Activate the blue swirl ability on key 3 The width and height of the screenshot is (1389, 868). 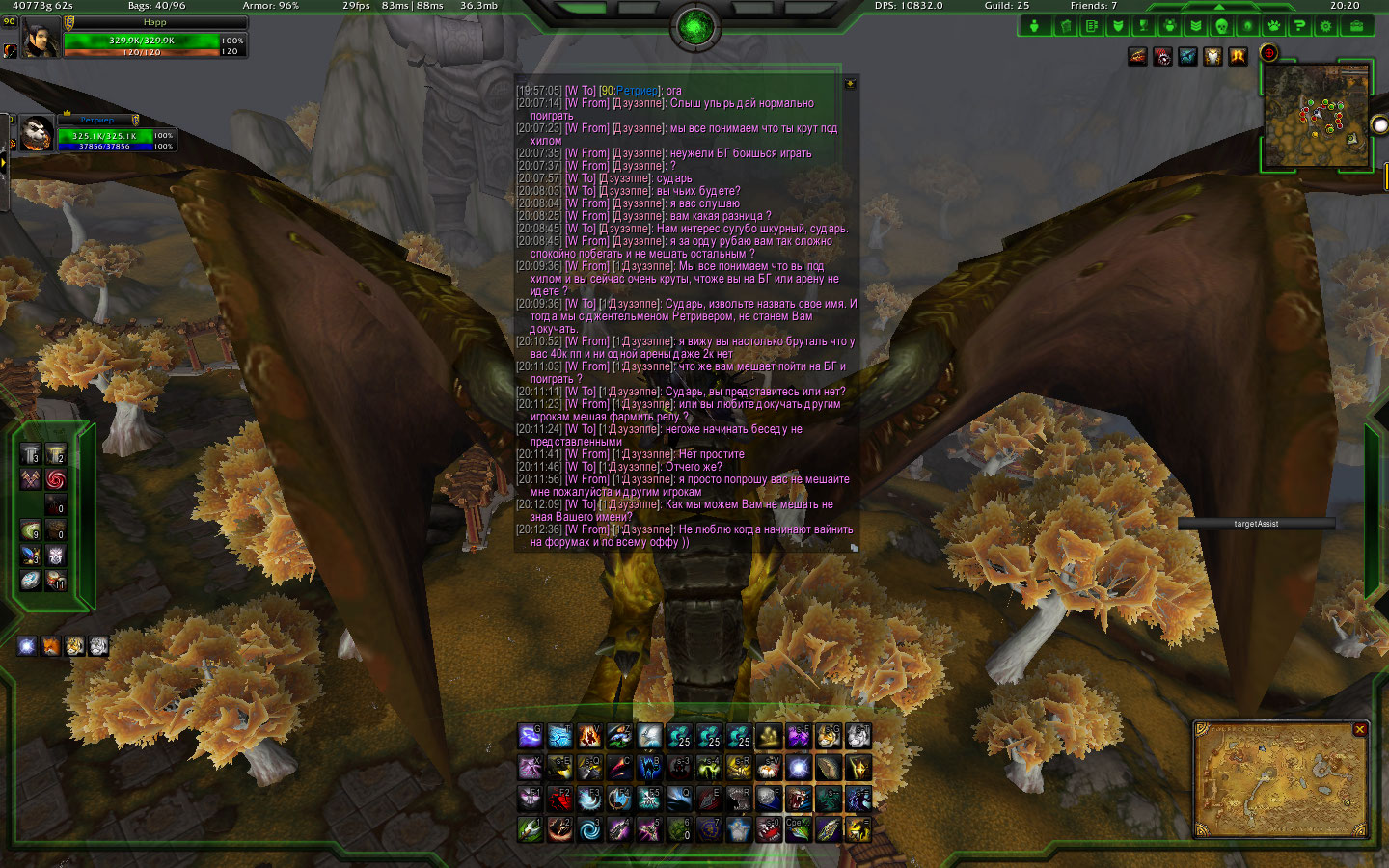[x=589, y=828]
